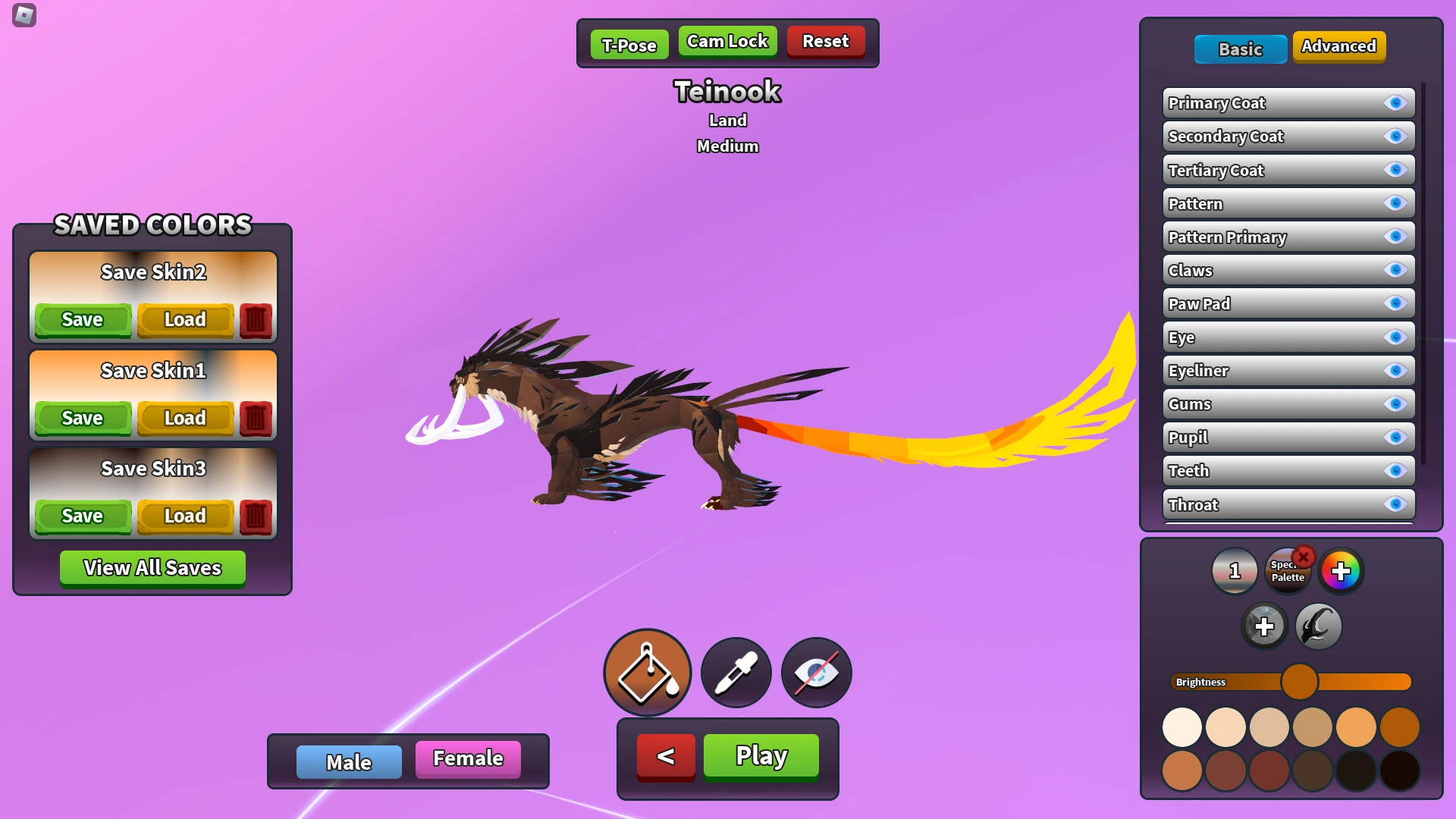Delete Save Skin2 with the trash icon
The image size is (1456, 819).
tap(256, 319)
